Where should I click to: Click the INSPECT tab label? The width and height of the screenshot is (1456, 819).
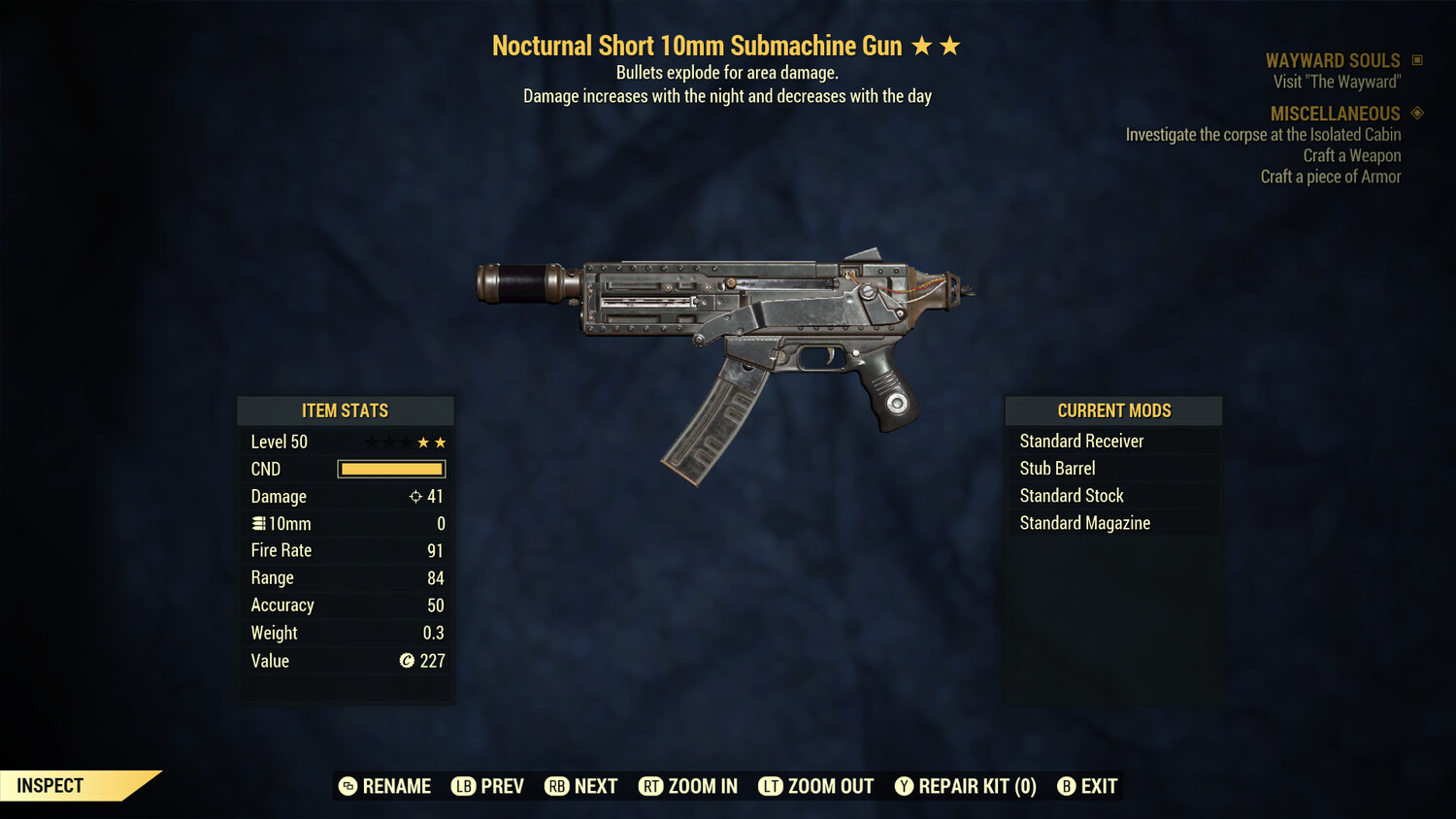tap(50, 785)
